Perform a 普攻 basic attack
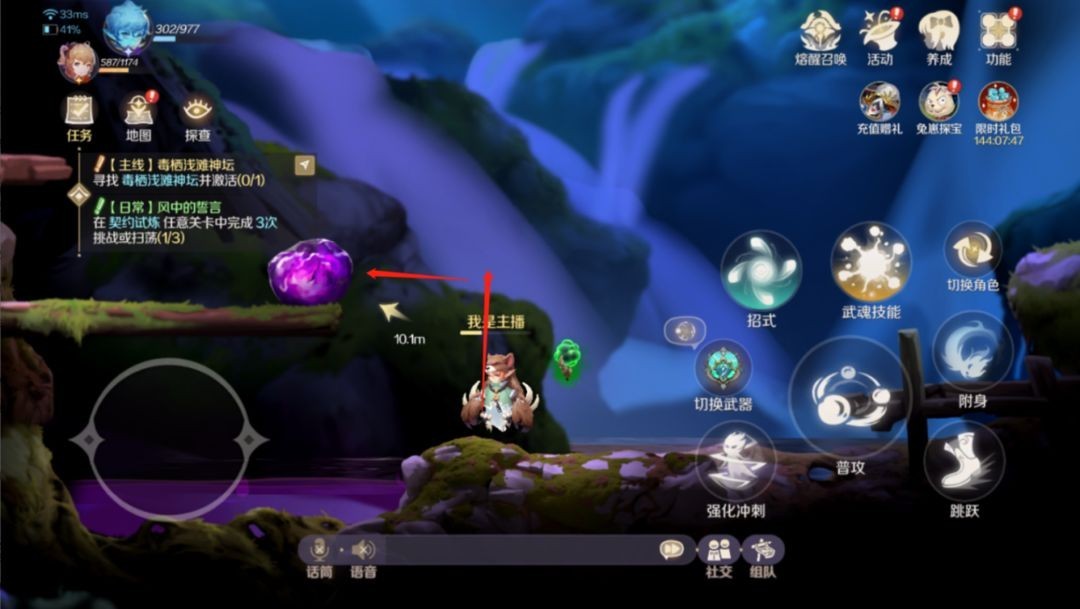Screen dimensions: 1080x609 (850, 398)
